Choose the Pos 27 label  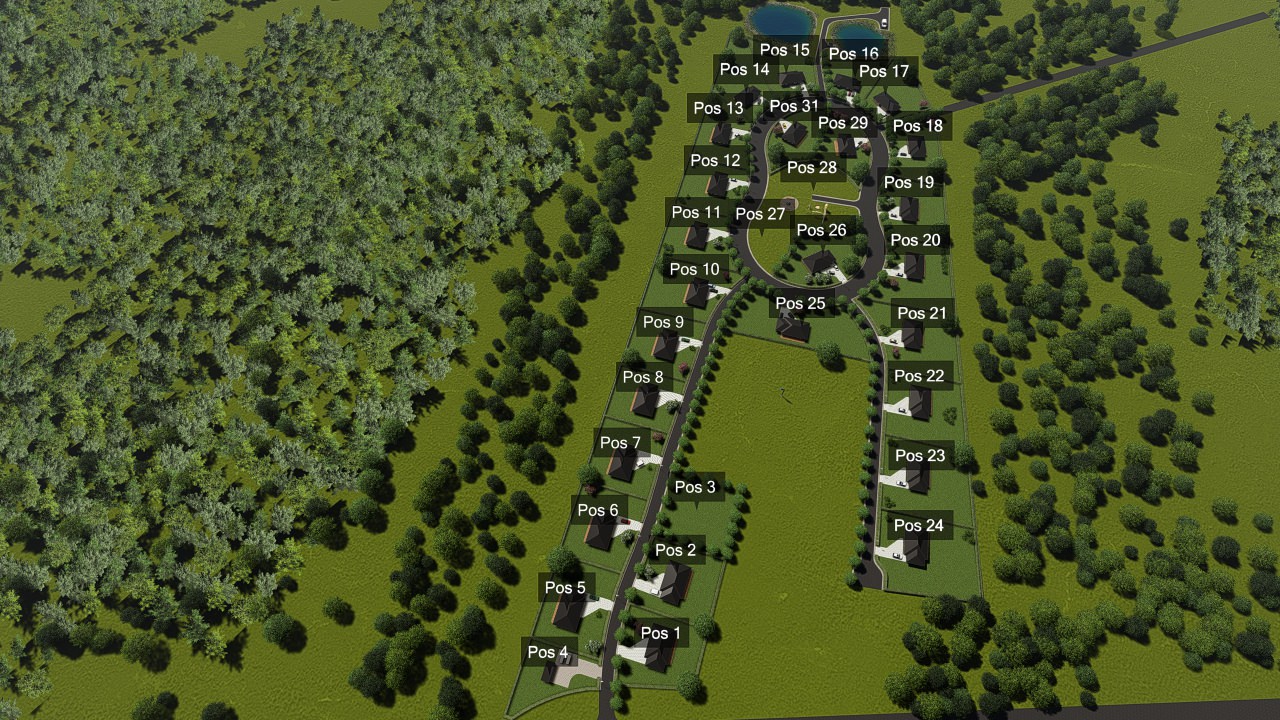[x=761, y=214]
